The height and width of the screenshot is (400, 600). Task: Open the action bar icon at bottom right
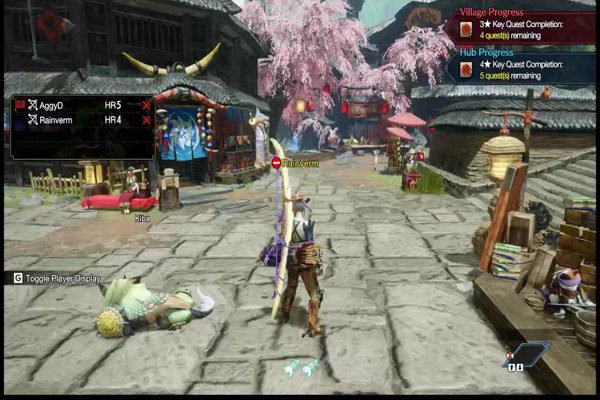pos(527,355)
